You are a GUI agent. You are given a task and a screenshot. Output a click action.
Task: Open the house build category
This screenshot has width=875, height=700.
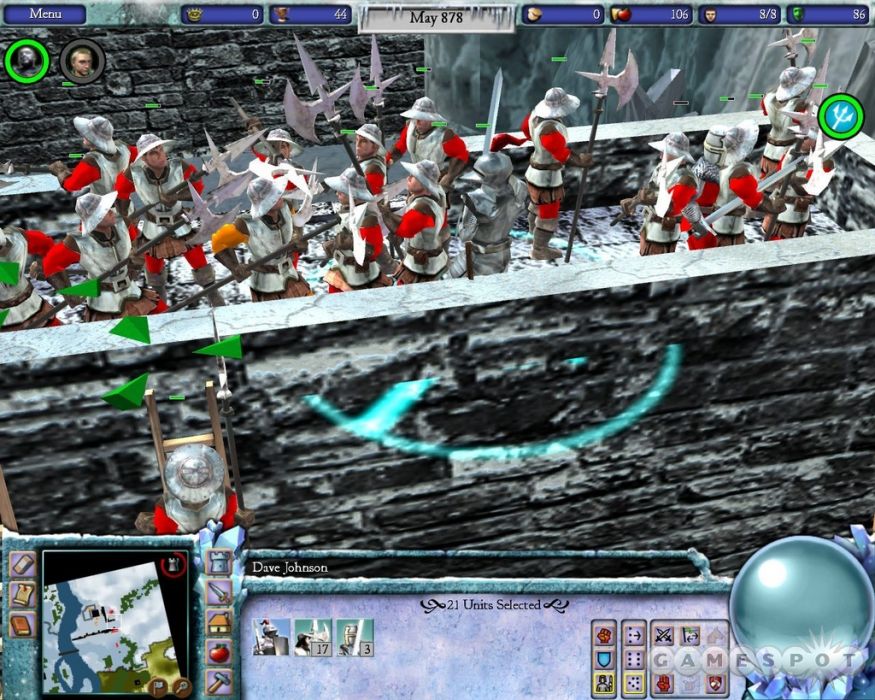pos(220,623)
